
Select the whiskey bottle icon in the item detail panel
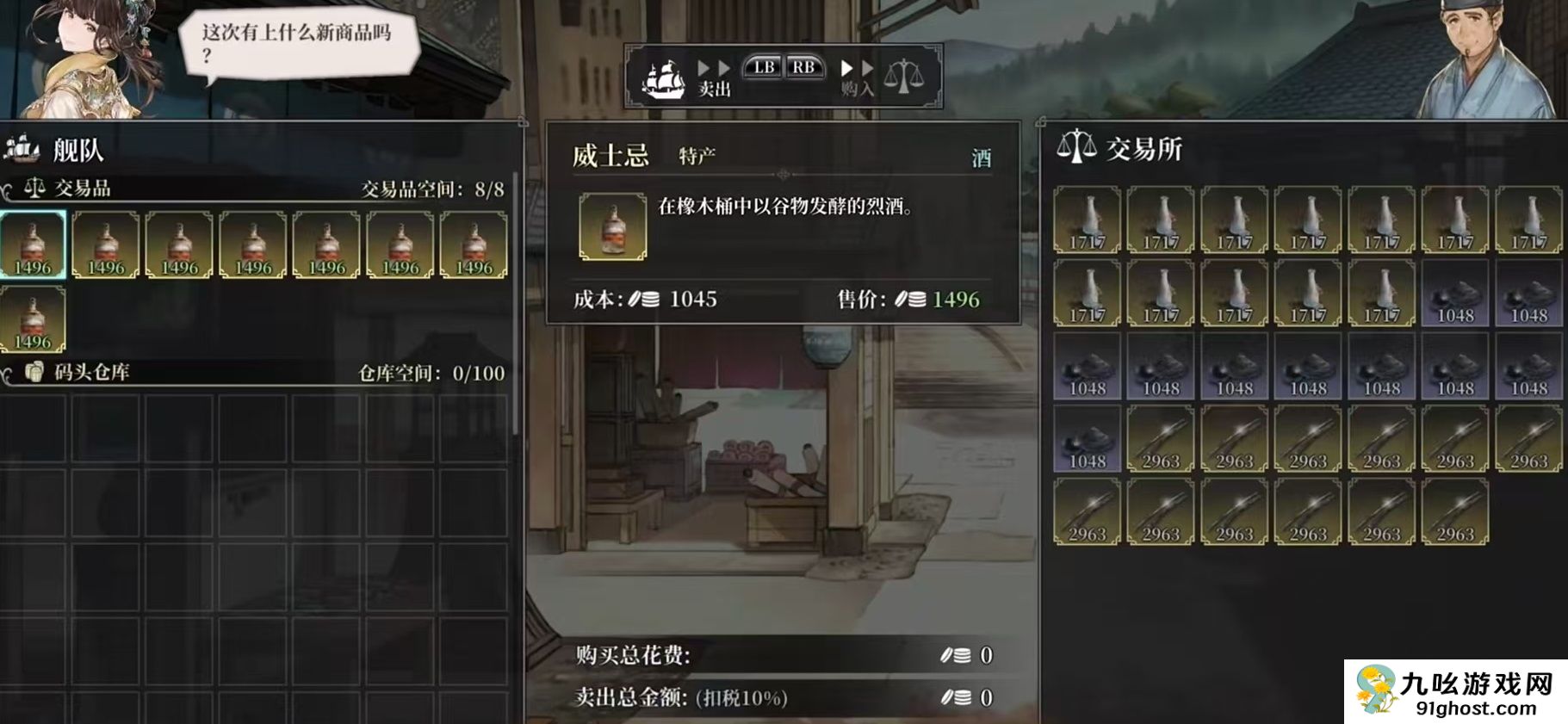(x=612, y=228)
